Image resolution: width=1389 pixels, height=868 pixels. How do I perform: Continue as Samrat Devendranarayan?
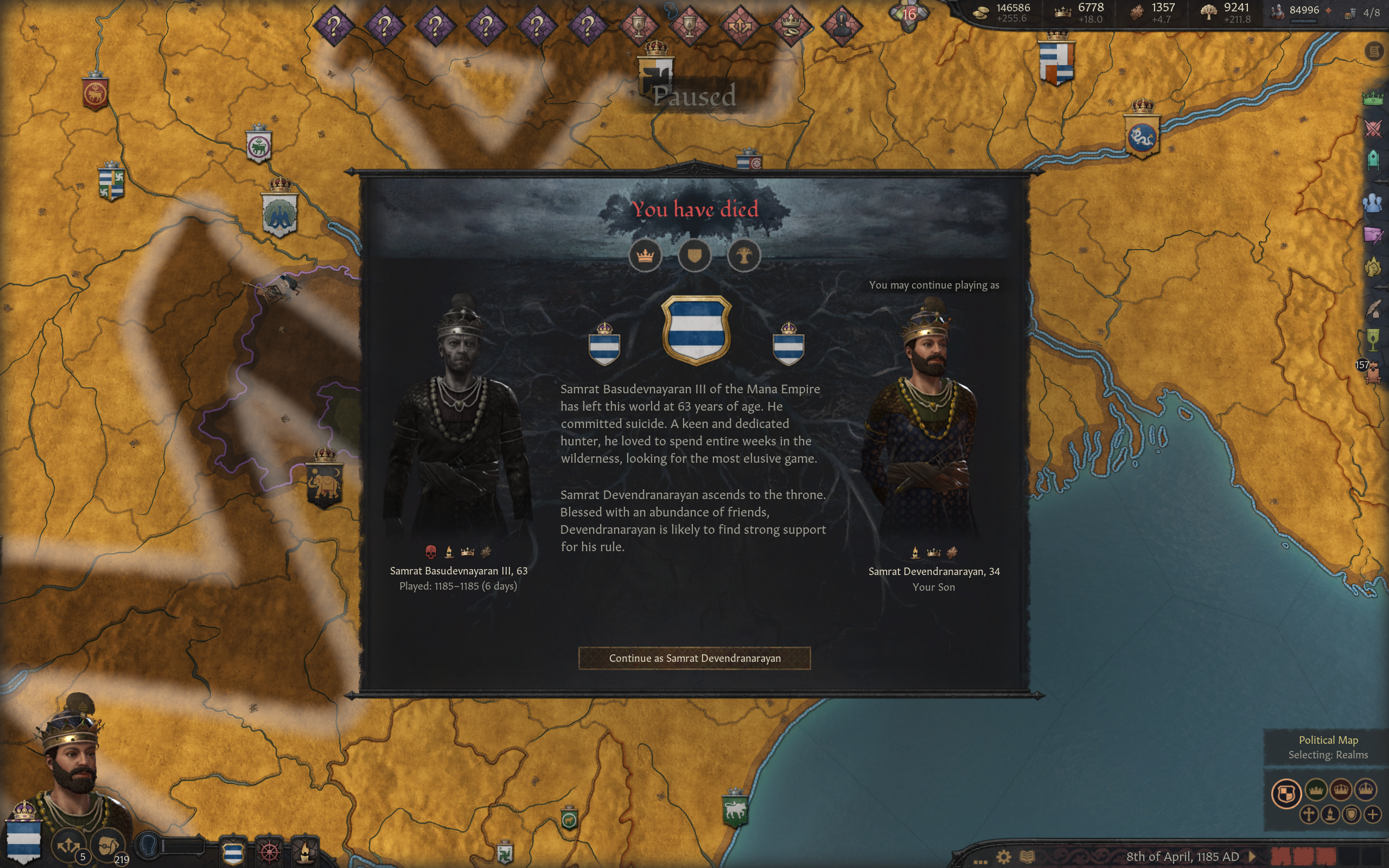[694, 658]
